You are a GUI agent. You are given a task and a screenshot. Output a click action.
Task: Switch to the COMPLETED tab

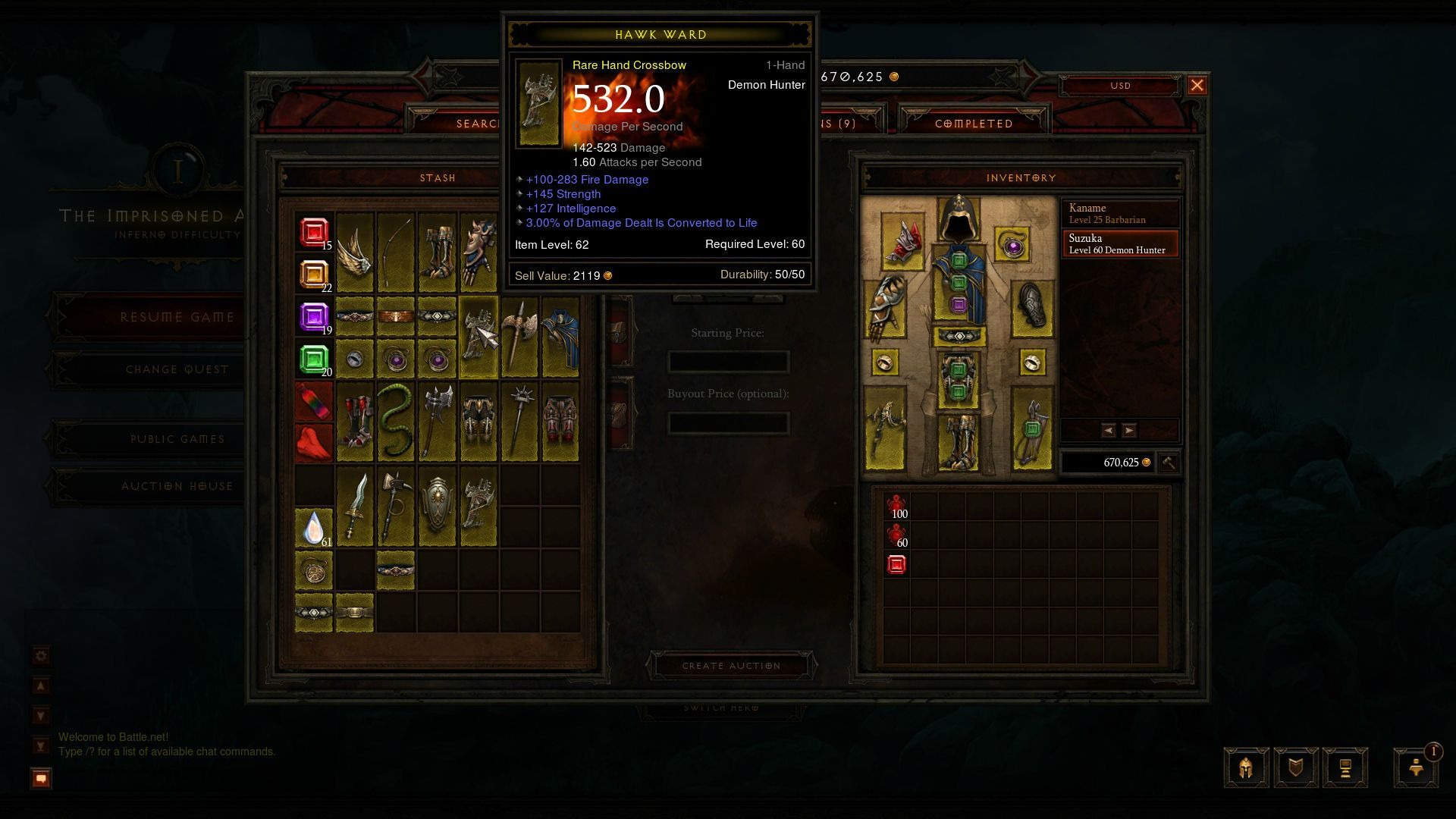(x=973, y=123)
